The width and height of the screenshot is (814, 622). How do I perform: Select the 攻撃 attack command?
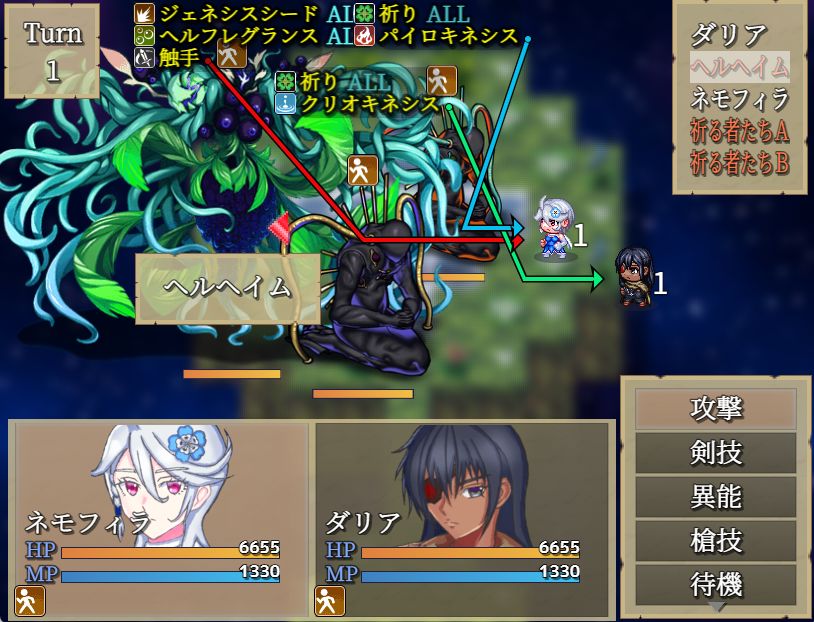716,409
